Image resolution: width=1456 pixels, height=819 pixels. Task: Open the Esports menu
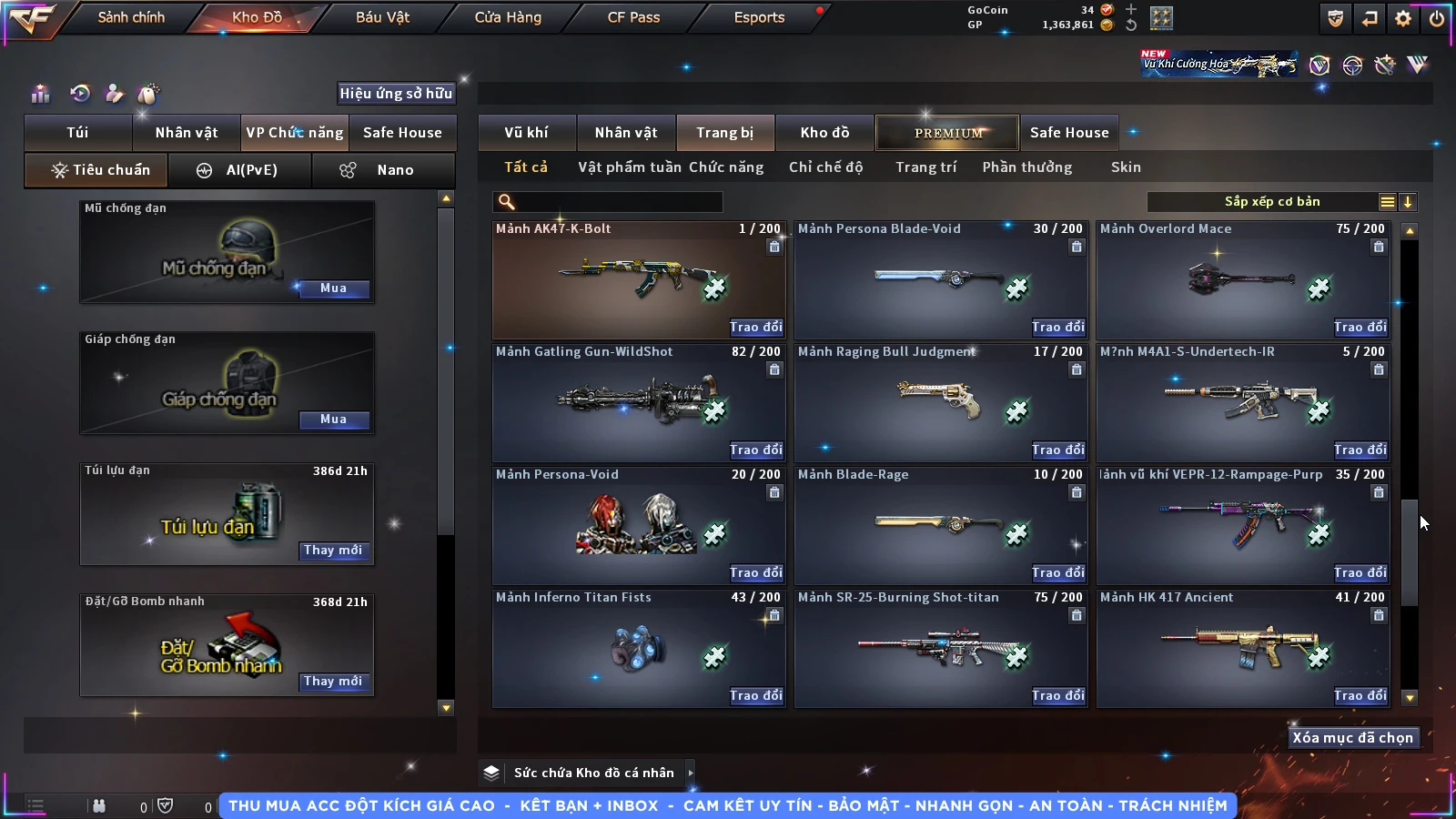tap(759, 17)
